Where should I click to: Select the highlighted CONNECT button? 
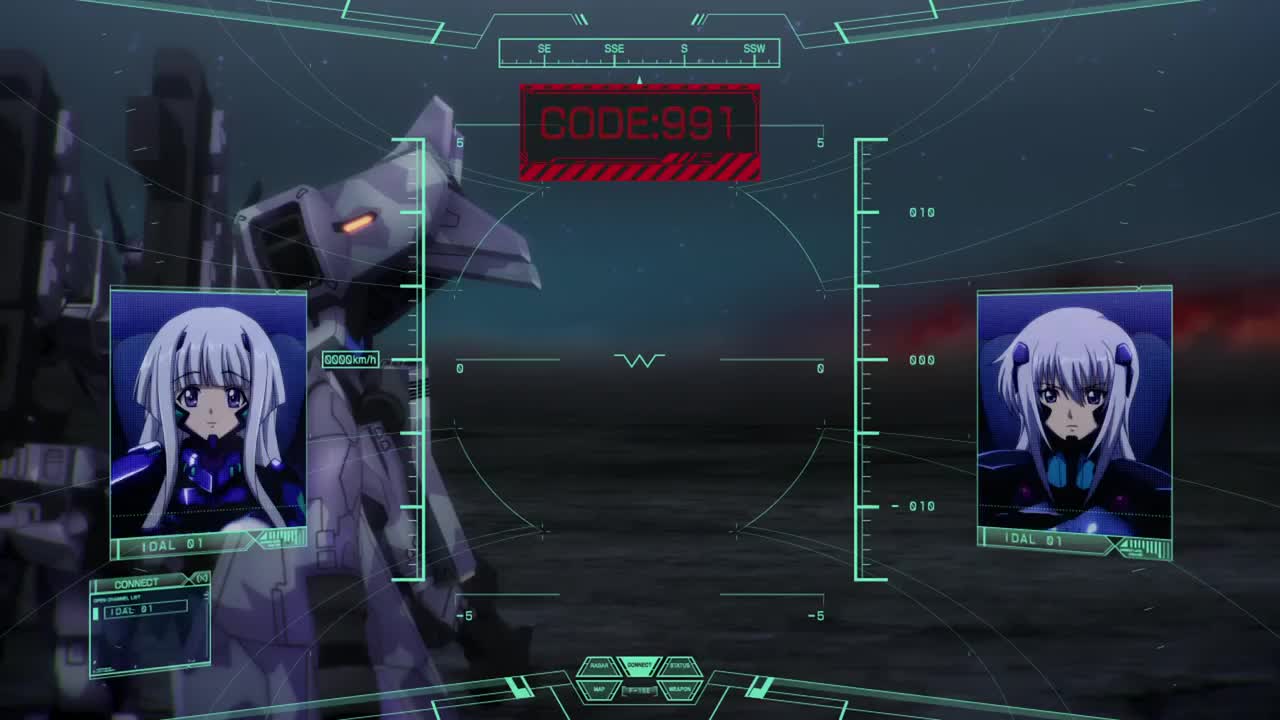click(640, 665)
